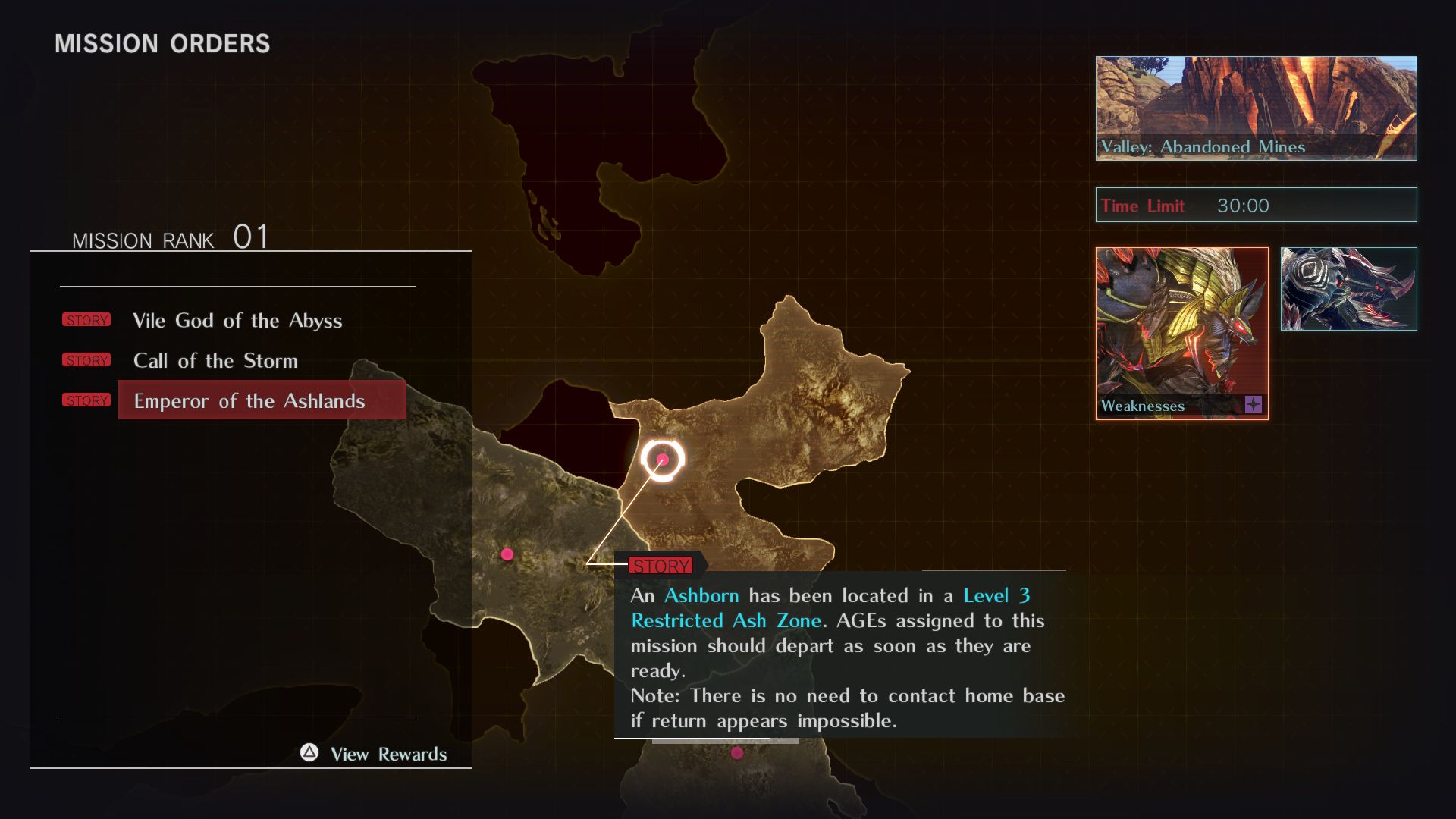
Task: Click the Valley: Abandoned Mines location thumbnail
Action: point(1256,108)
